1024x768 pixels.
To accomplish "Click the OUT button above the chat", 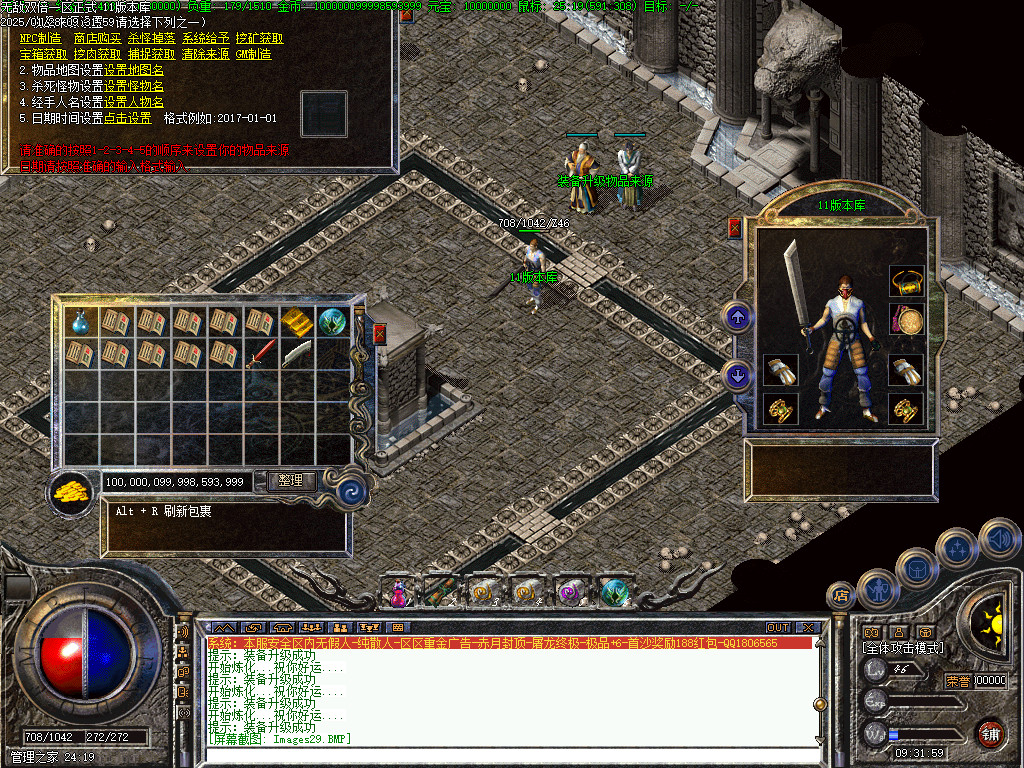I will [x=778, y=627].
